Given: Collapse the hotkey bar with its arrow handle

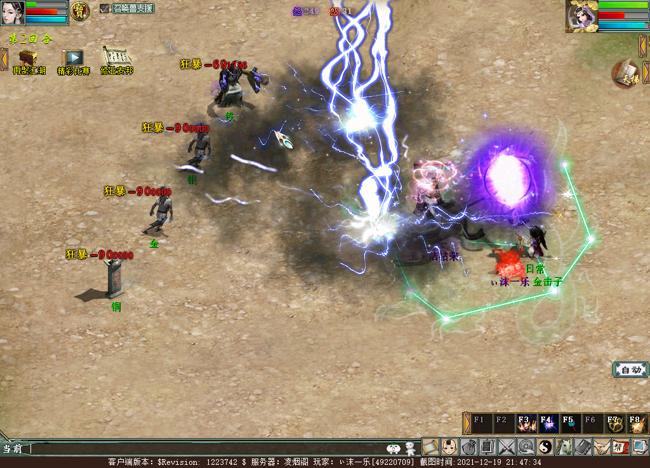Looking at the screenshot, I should (x=466, y=424).
